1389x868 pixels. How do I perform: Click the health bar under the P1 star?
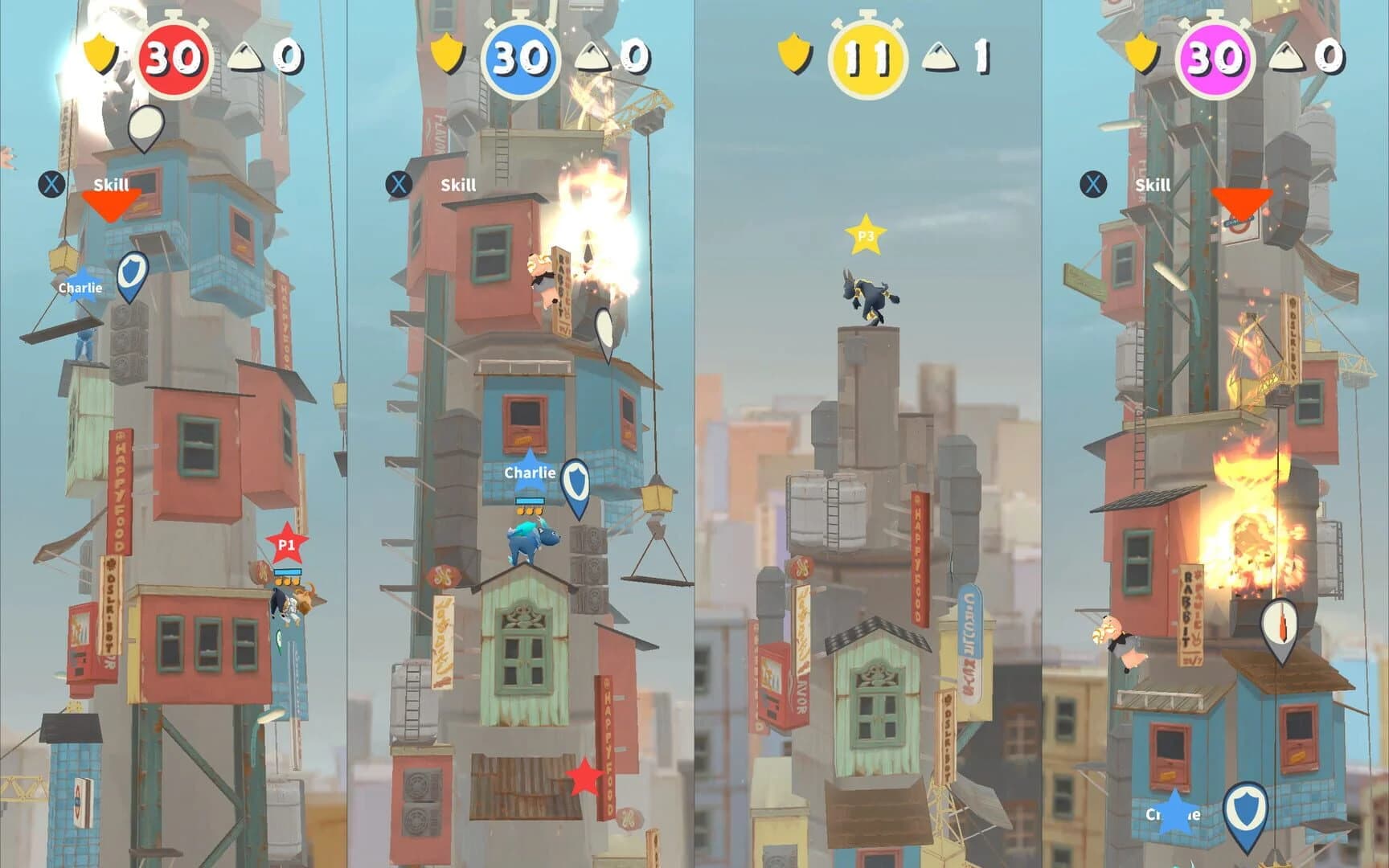286,572
